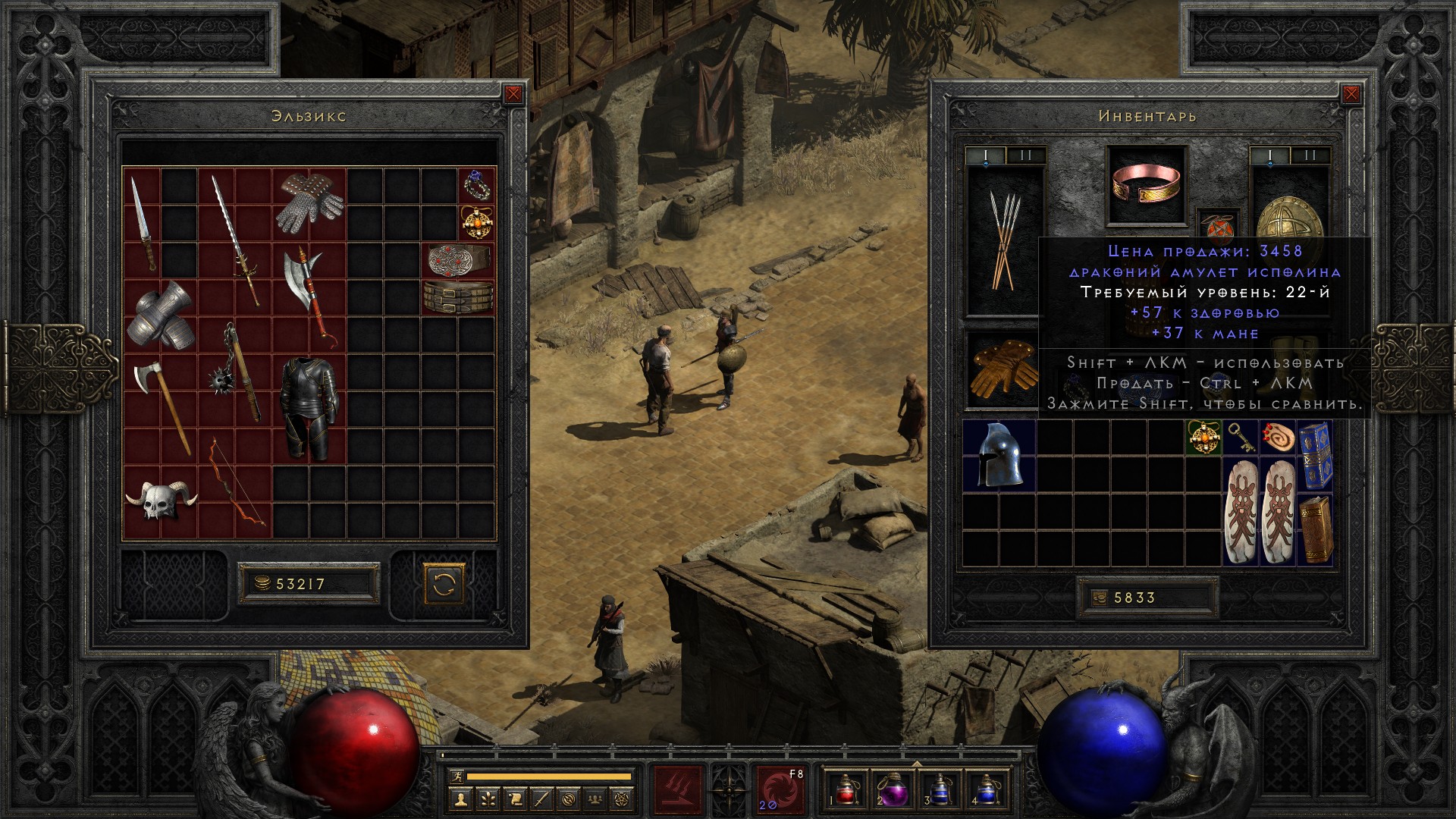The height and width of the screenshot is (819, 1456).
Task: Close the Инвентарь inventory panel
Action: (1351, 94)
